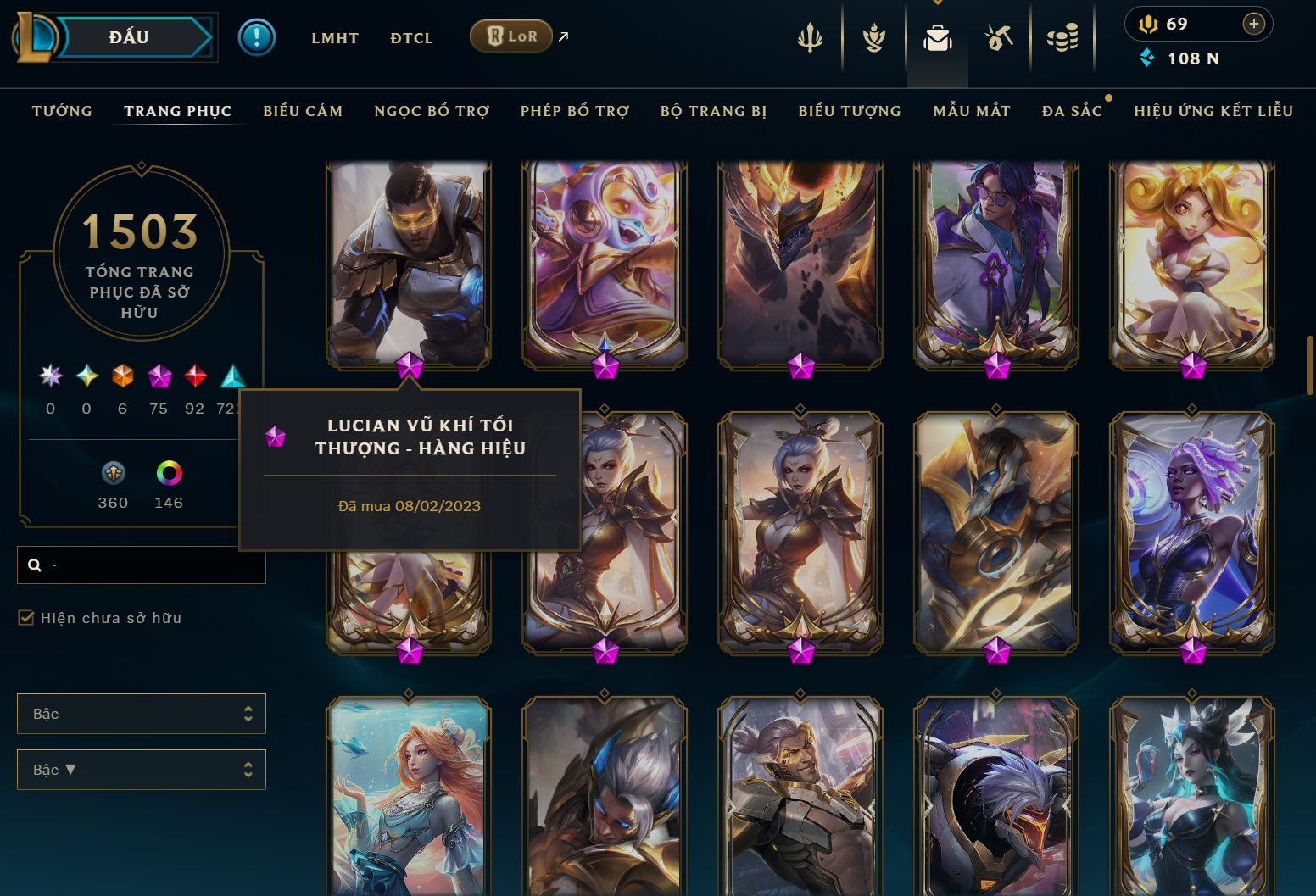Click the ward skin icon showing 360
1316x896 pixels.
tap(113, 473)
